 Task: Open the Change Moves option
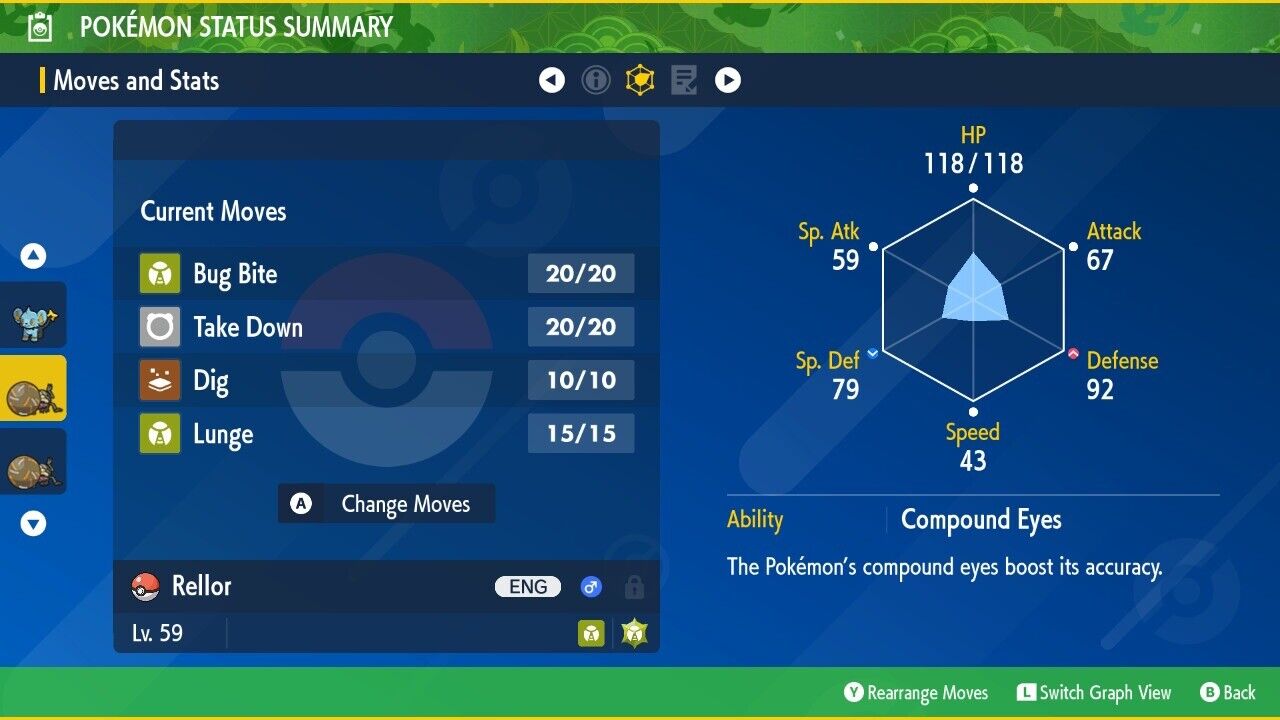click(x=386, y=504)
